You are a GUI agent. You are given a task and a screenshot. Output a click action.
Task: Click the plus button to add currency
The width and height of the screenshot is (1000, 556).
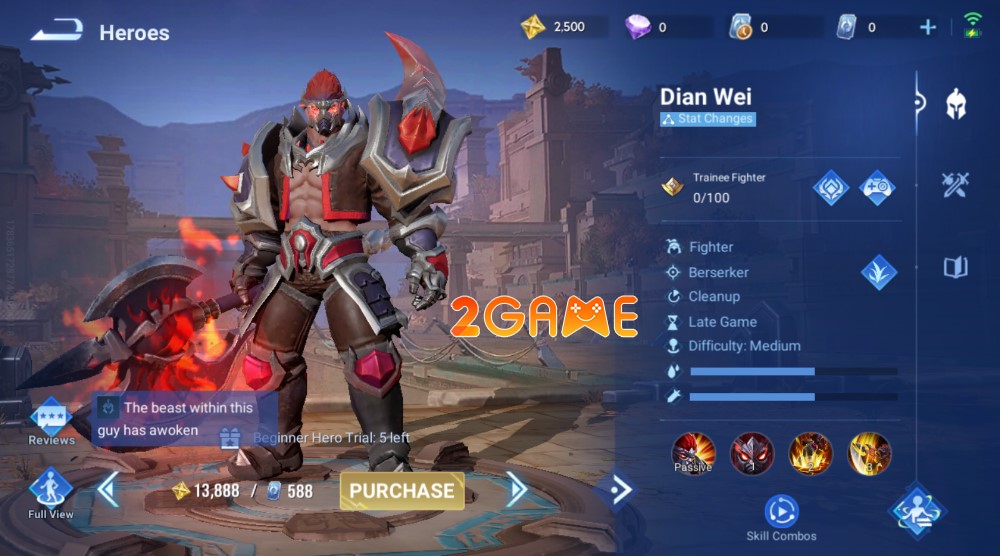(928, 28)
